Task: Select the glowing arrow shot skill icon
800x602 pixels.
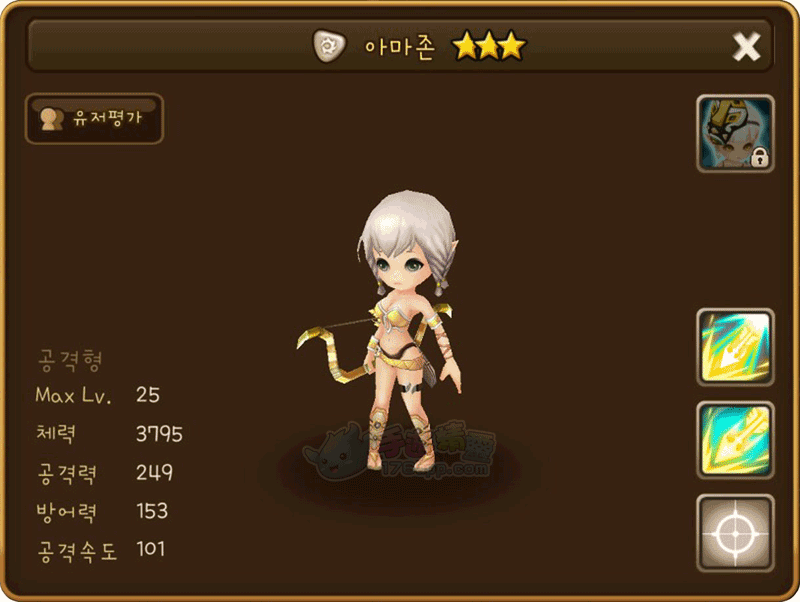Action: point(735,347)
